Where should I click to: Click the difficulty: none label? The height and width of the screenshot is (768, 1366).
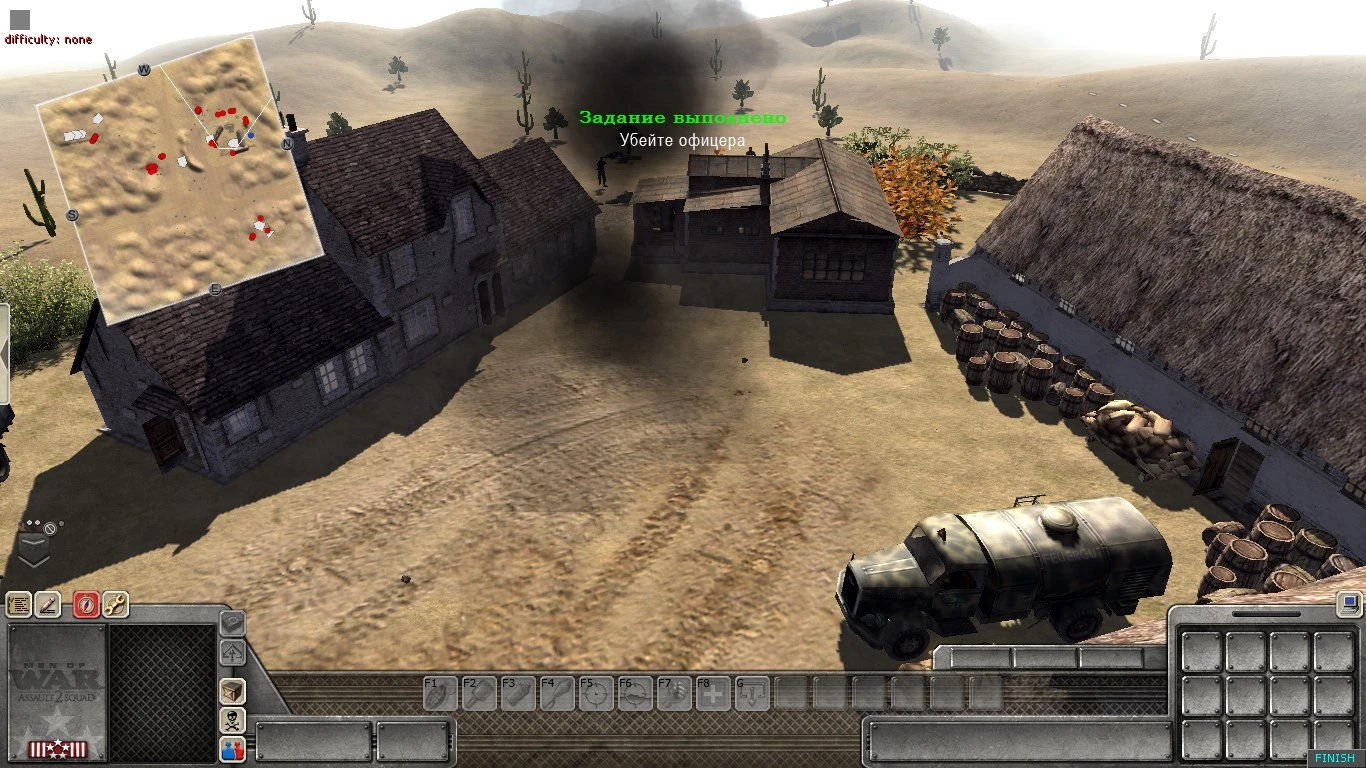48,39
